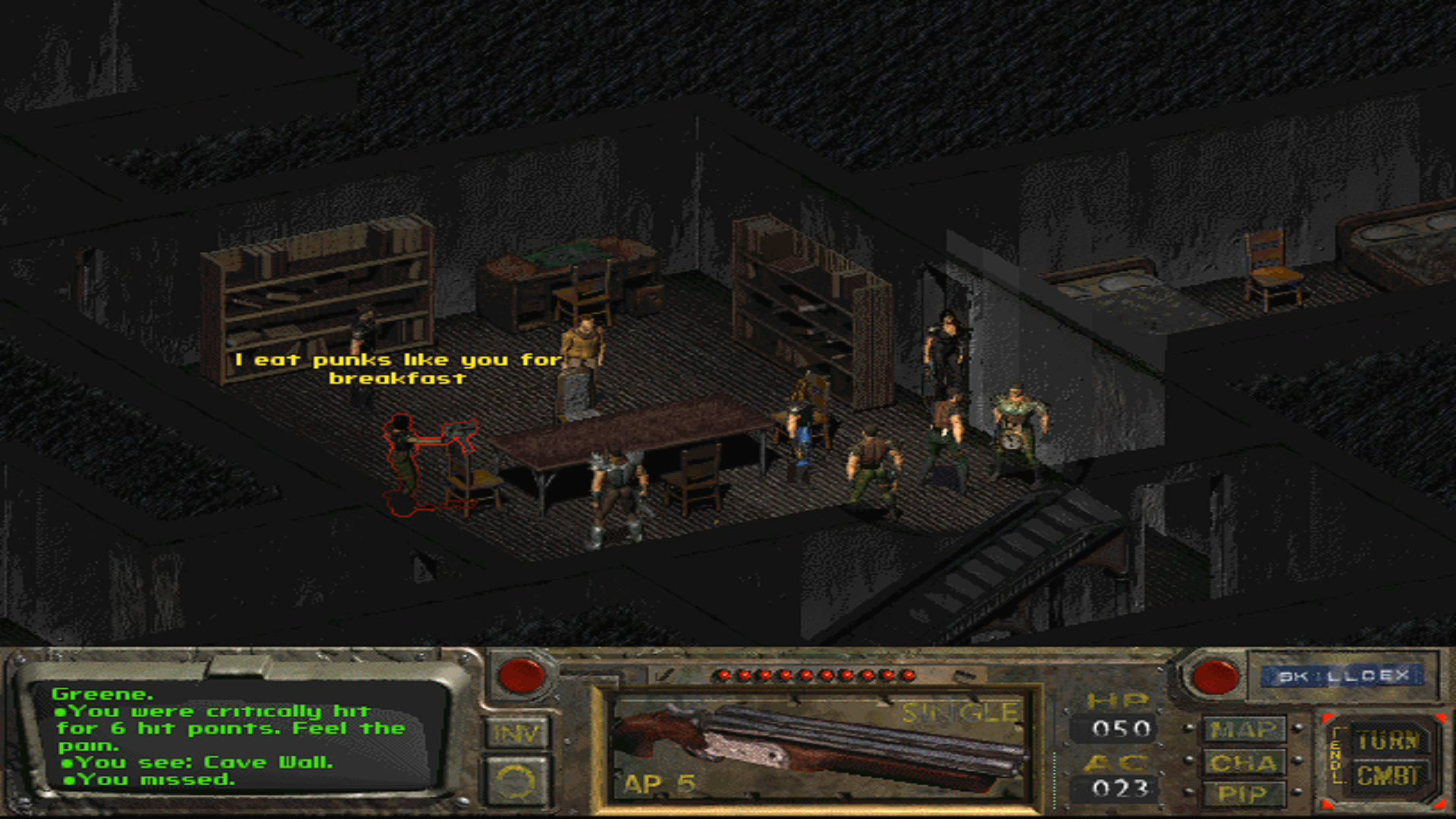Viewport: 1456px width, 819px height.
Task: Open the inventory with the INV button
Action: pos(516,733)
